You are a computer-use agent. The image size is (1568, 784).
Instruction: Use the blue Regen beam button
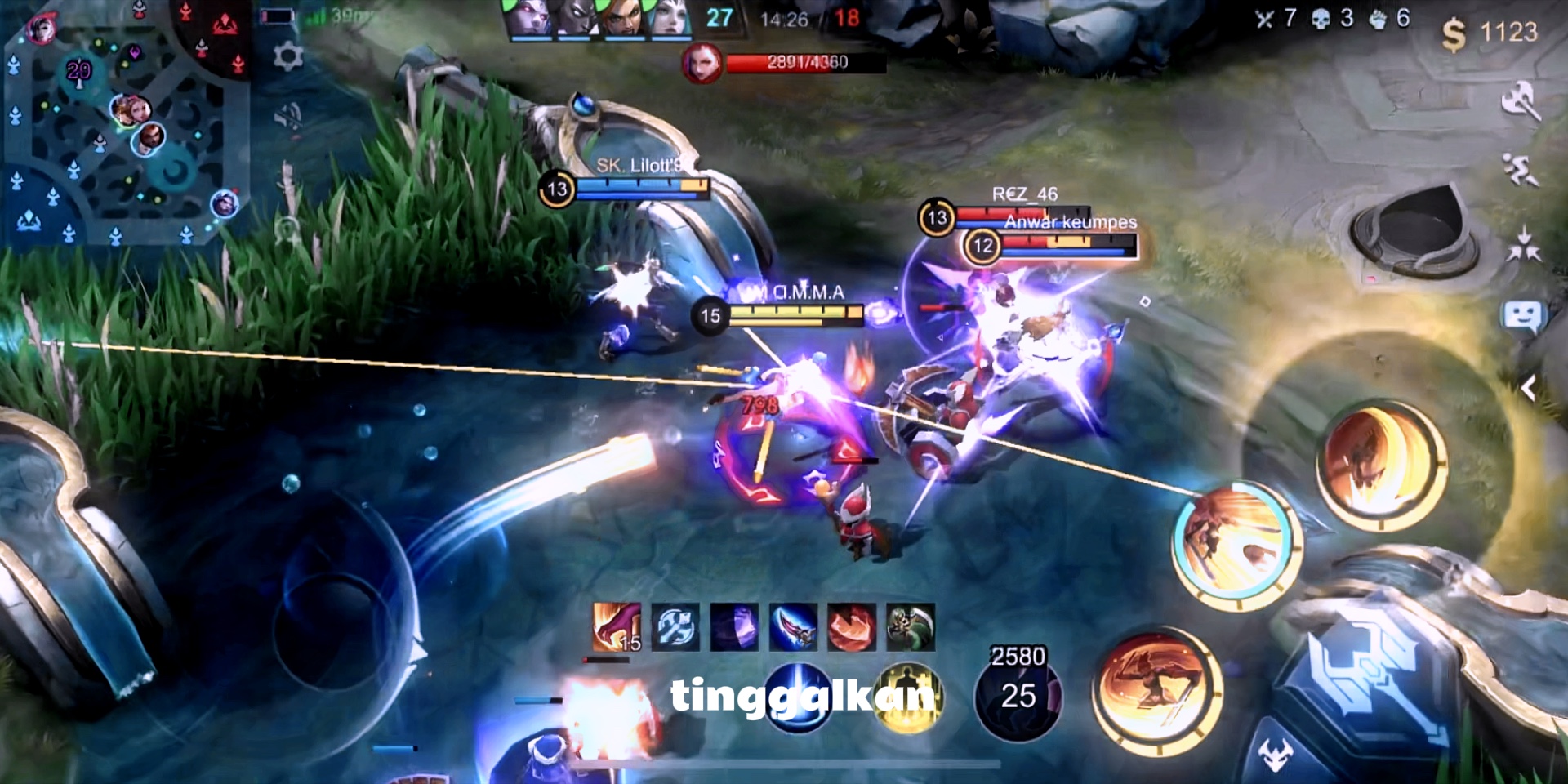(x=798, y=694)
